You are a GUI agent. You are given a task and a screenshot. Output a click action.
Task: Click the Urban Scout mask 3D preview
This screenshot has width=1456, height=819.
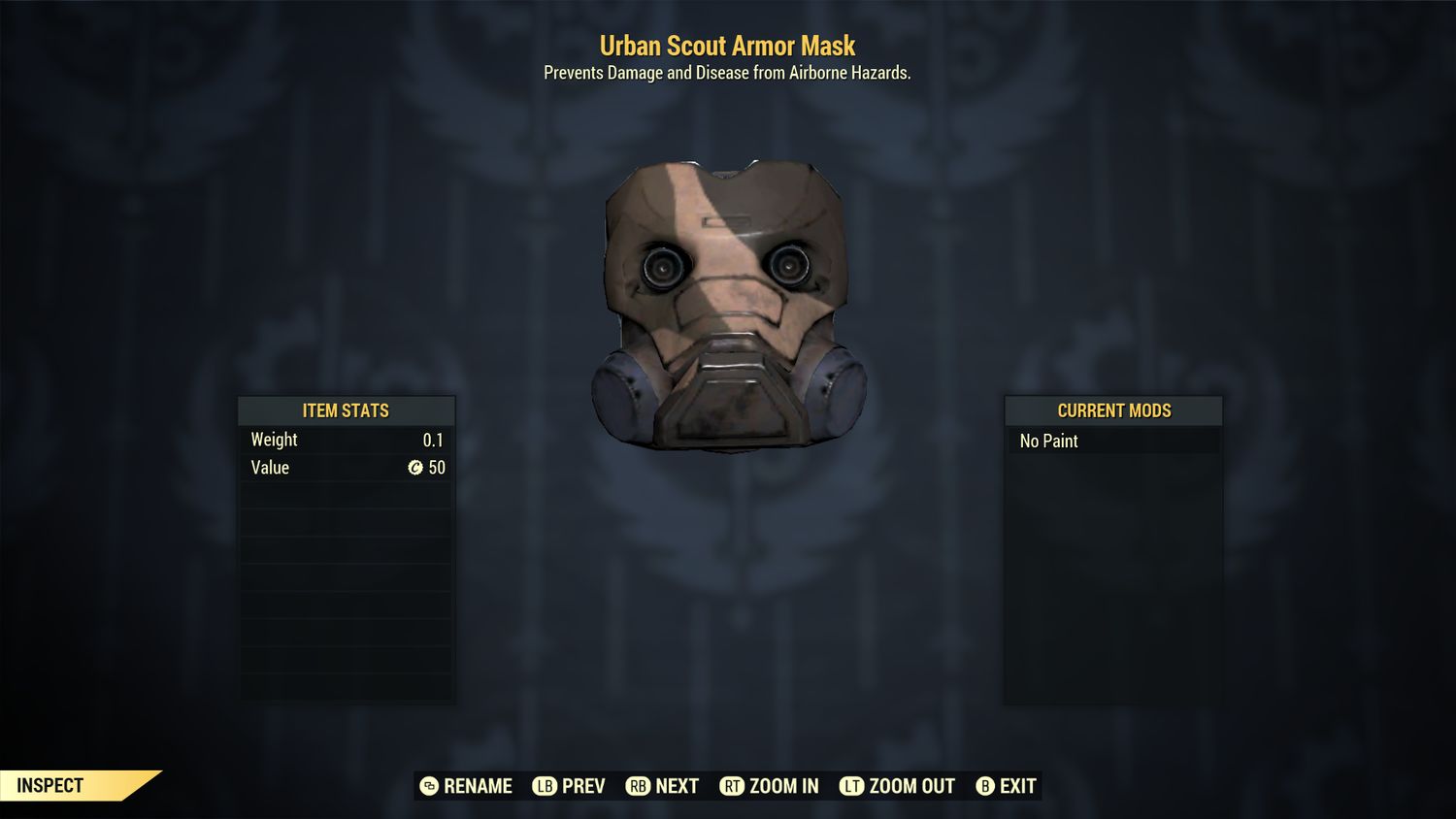click(x=728, y=306)
